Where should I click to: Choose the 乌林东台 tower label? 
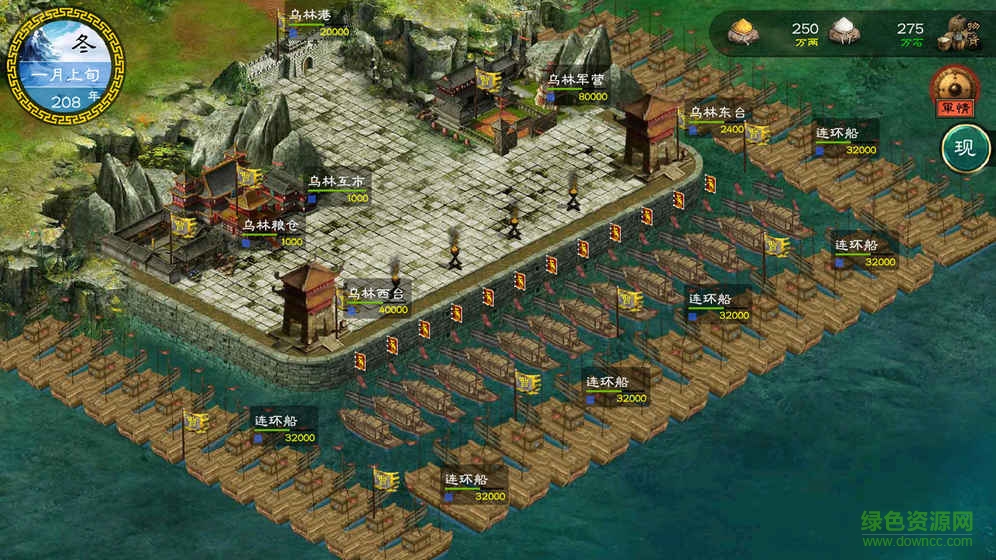[717, 114]
